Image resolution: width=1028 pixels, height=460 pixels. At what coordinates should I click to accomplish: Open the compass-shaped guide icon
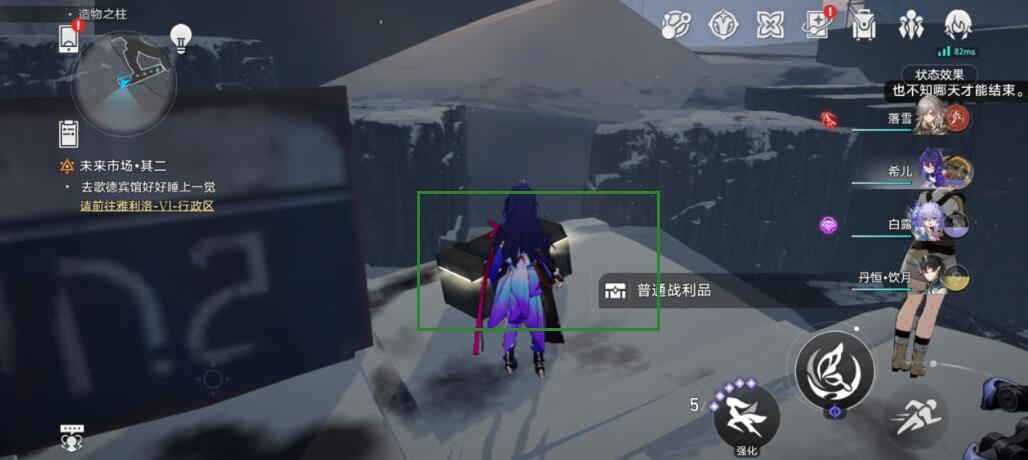pyautogui.click(x=722, y=25)
